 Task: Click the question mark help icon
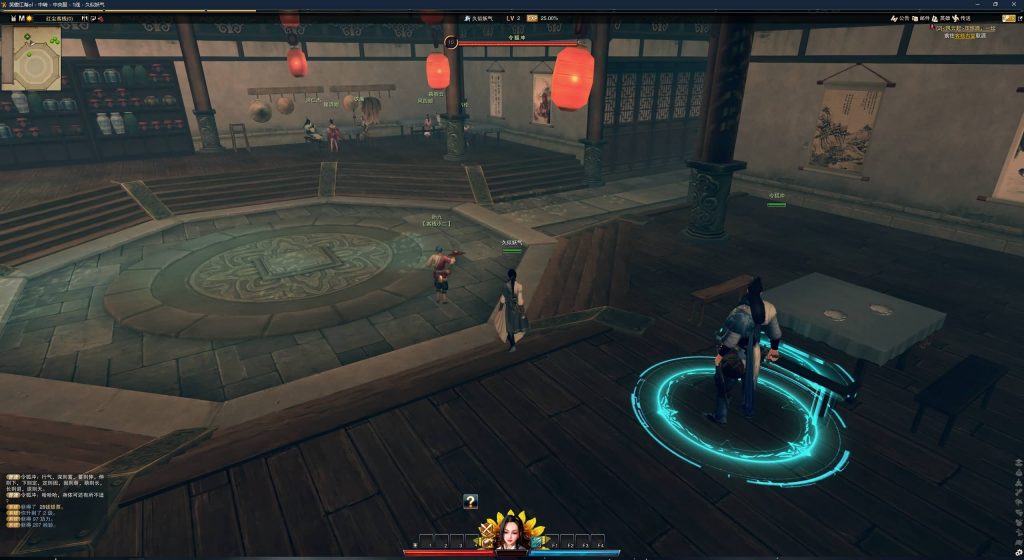470,502
